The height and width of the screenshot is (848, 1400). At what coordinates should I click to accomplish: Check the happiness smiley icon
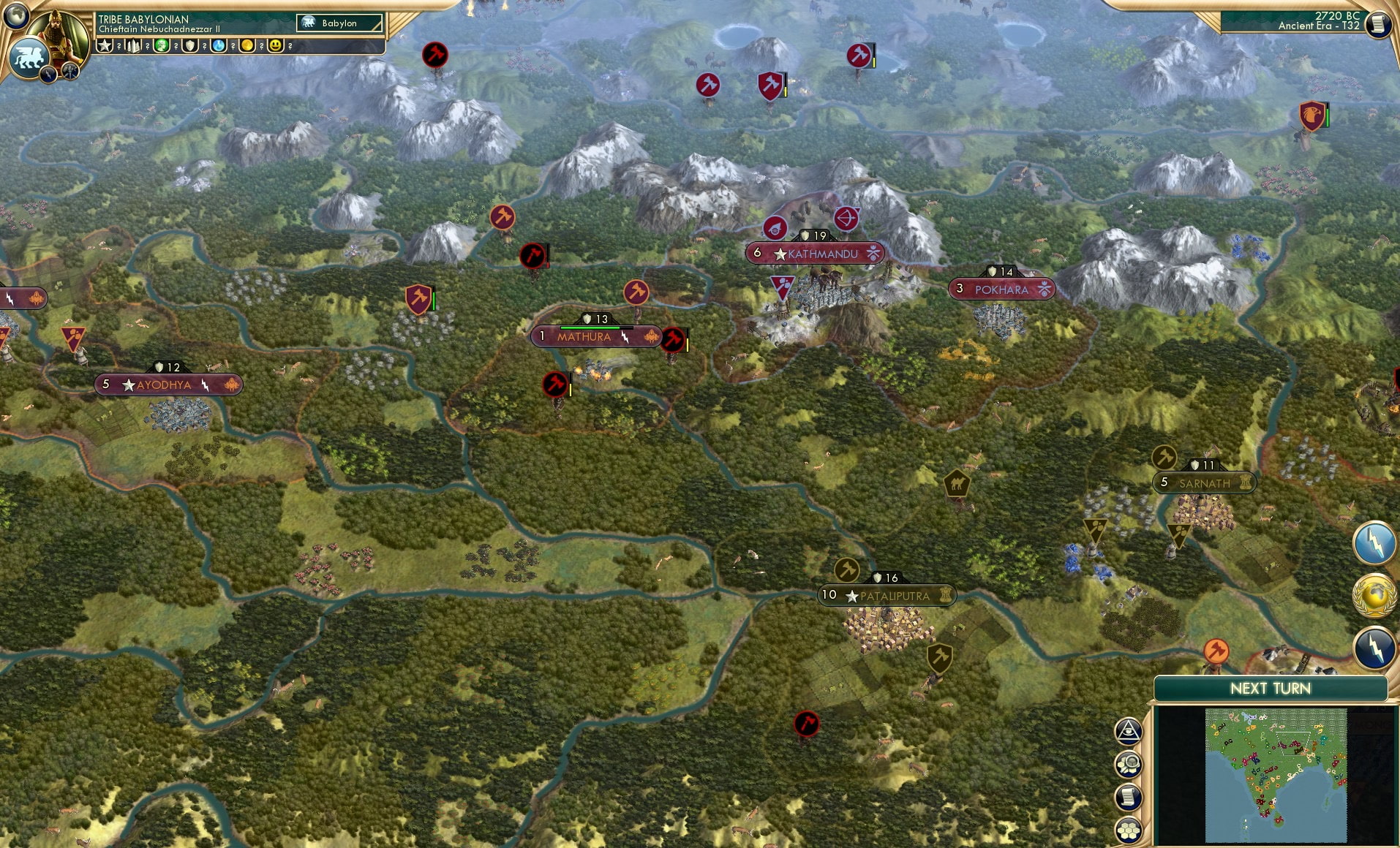276,45
